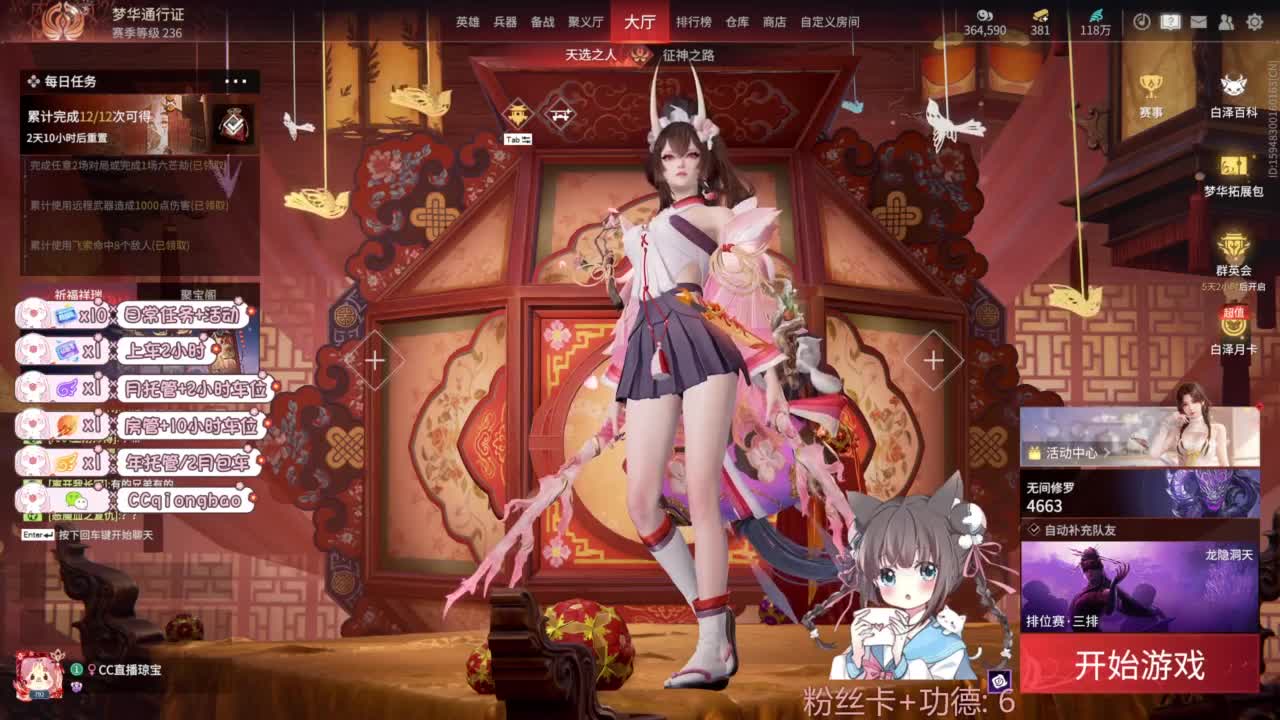Open the friends list icon
The height and width of the screenshot is (720, 1280).
(1226, 20)
